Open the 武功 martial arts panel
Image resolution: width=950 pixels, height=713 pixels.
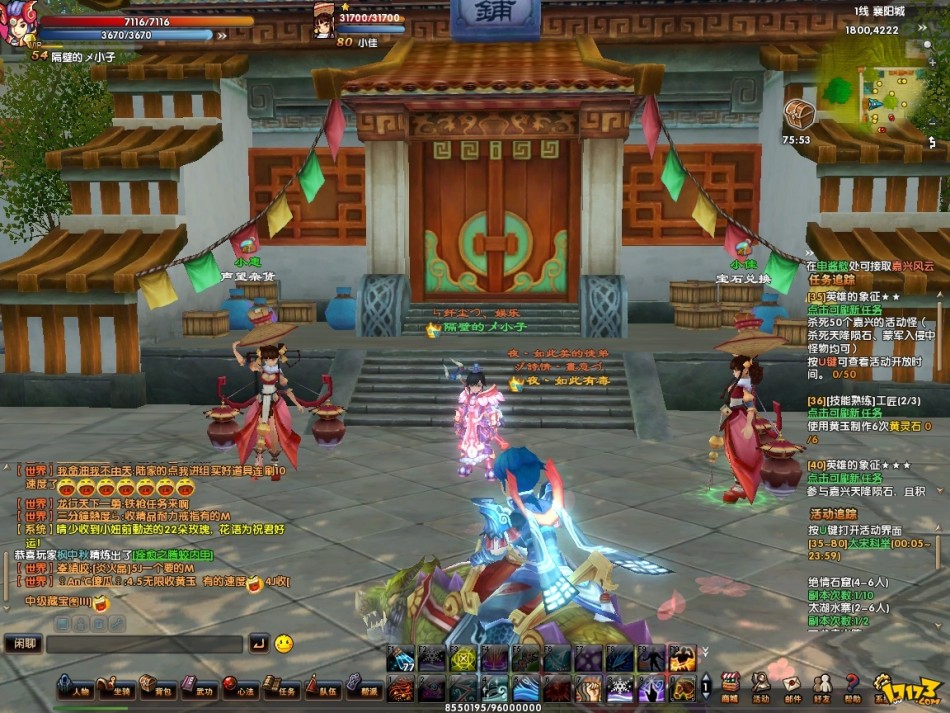(199, 690)
